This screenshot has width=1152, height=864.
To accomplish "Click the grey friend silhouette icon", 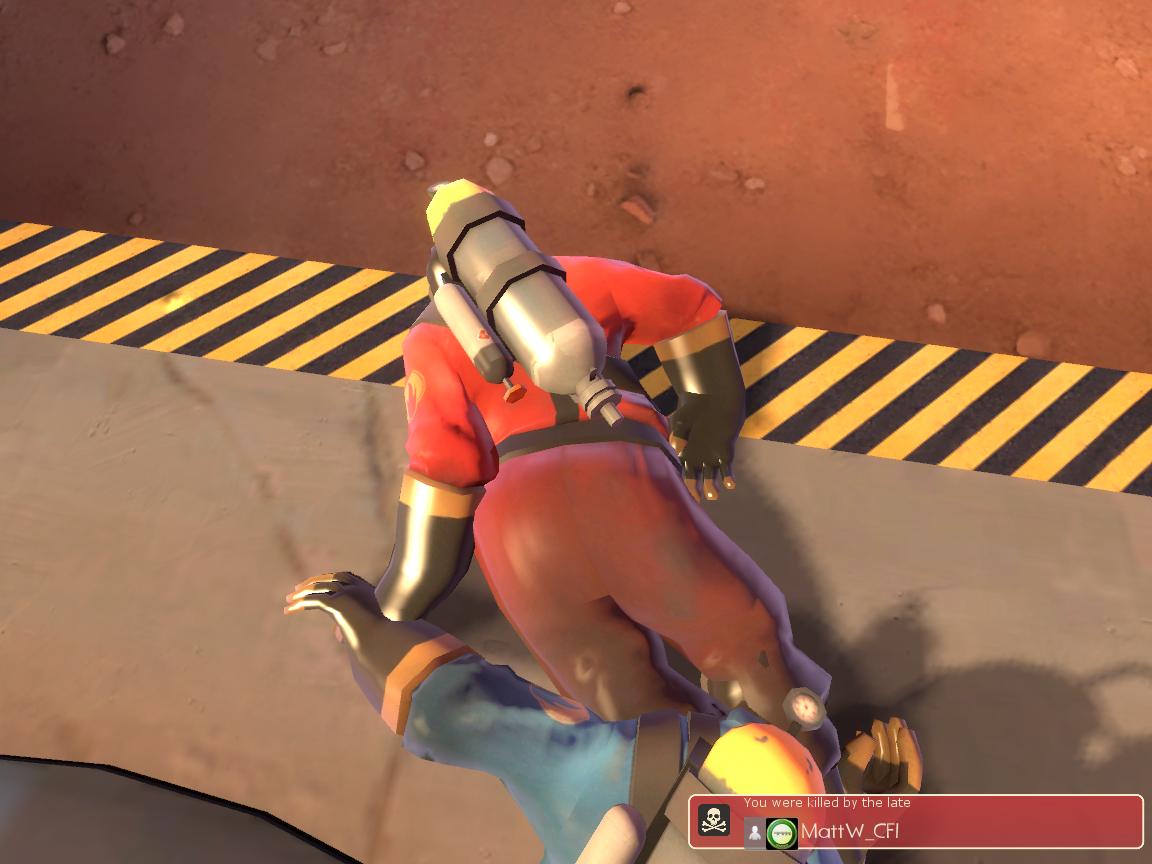I will [755, 833].
